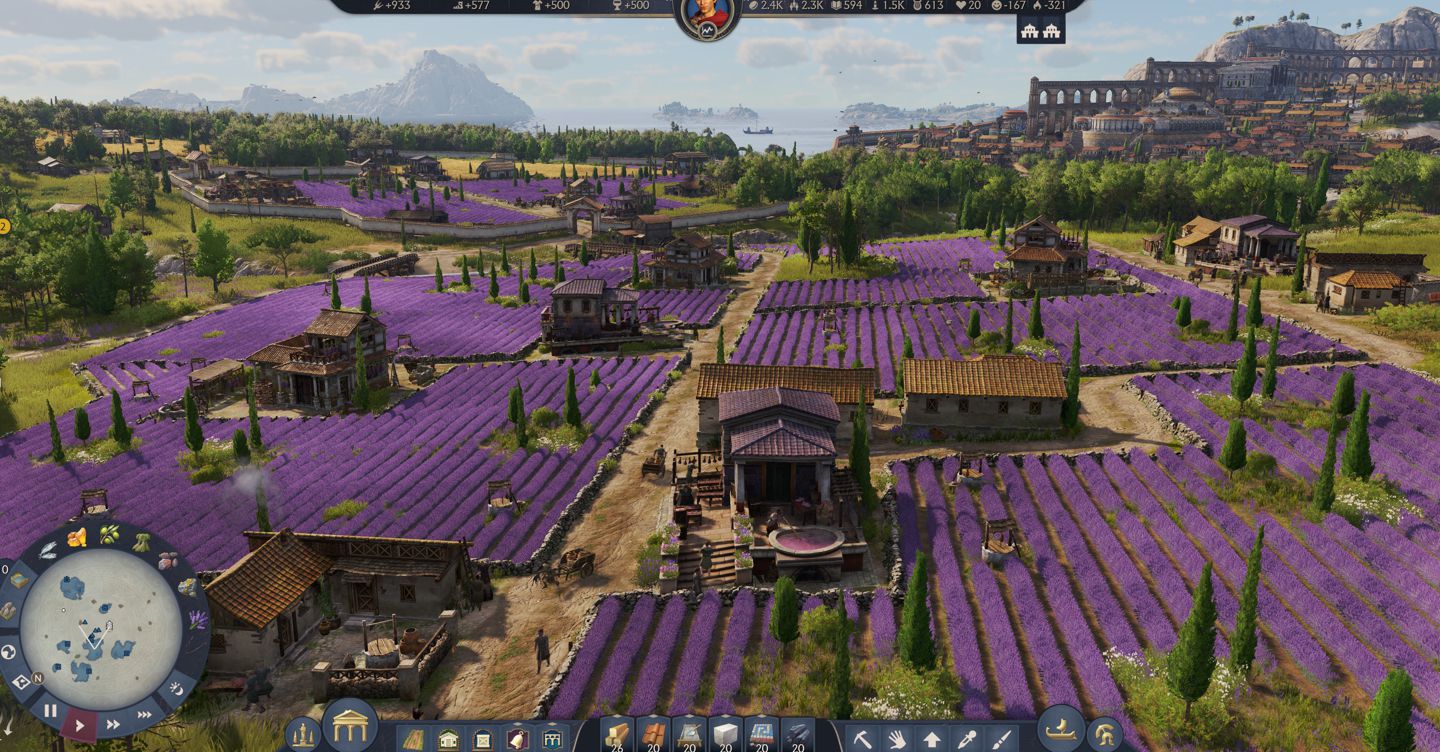Choose the fish resource filter icon
This screenshot has width=1440, height=752.
(x=48, y=550)
